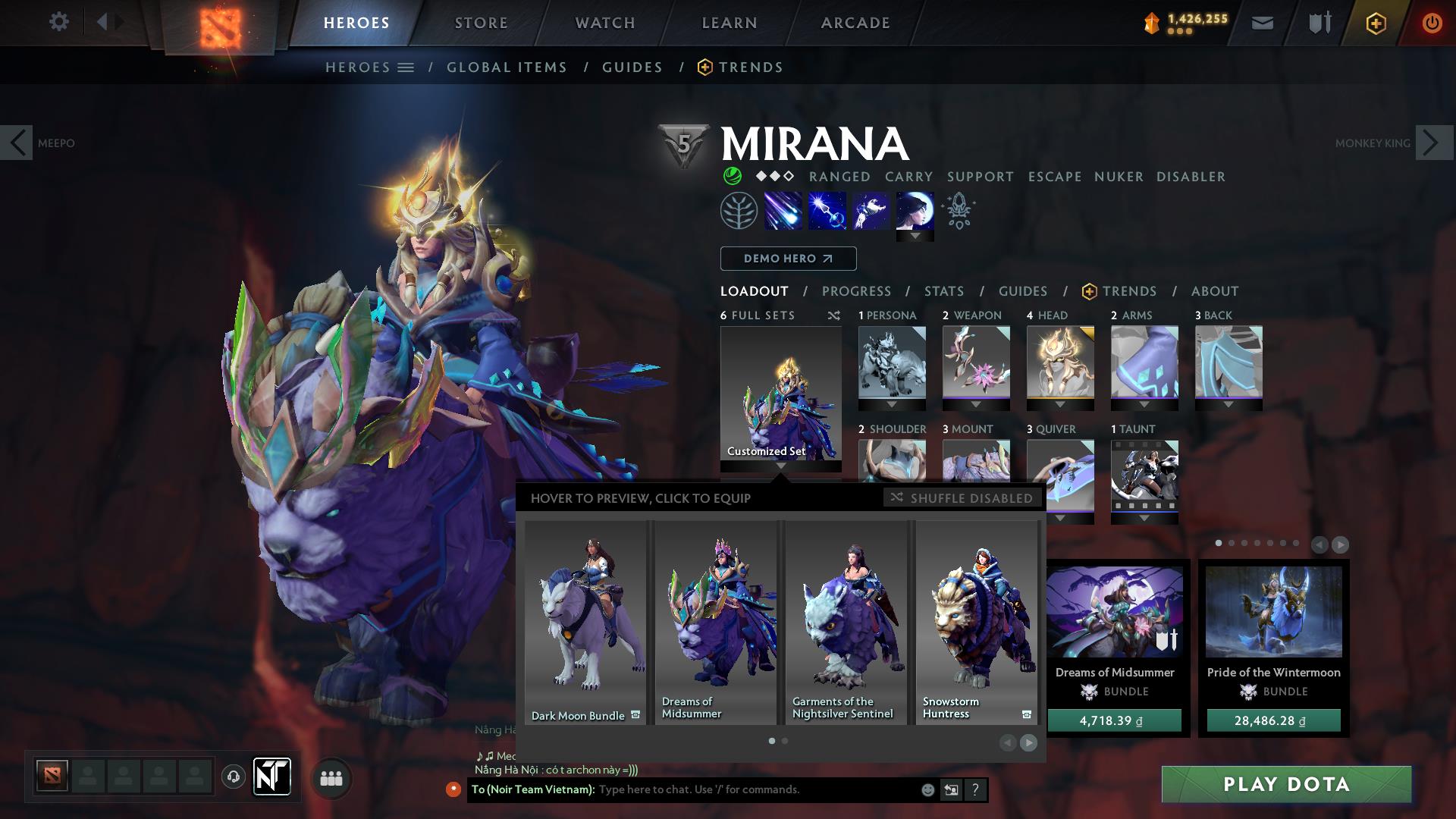The height and width of the screenshot is (819, 1456).
Task: Open the emoticon picker in the chat bar
Action: pyautogui.click(x=927, y=789)
